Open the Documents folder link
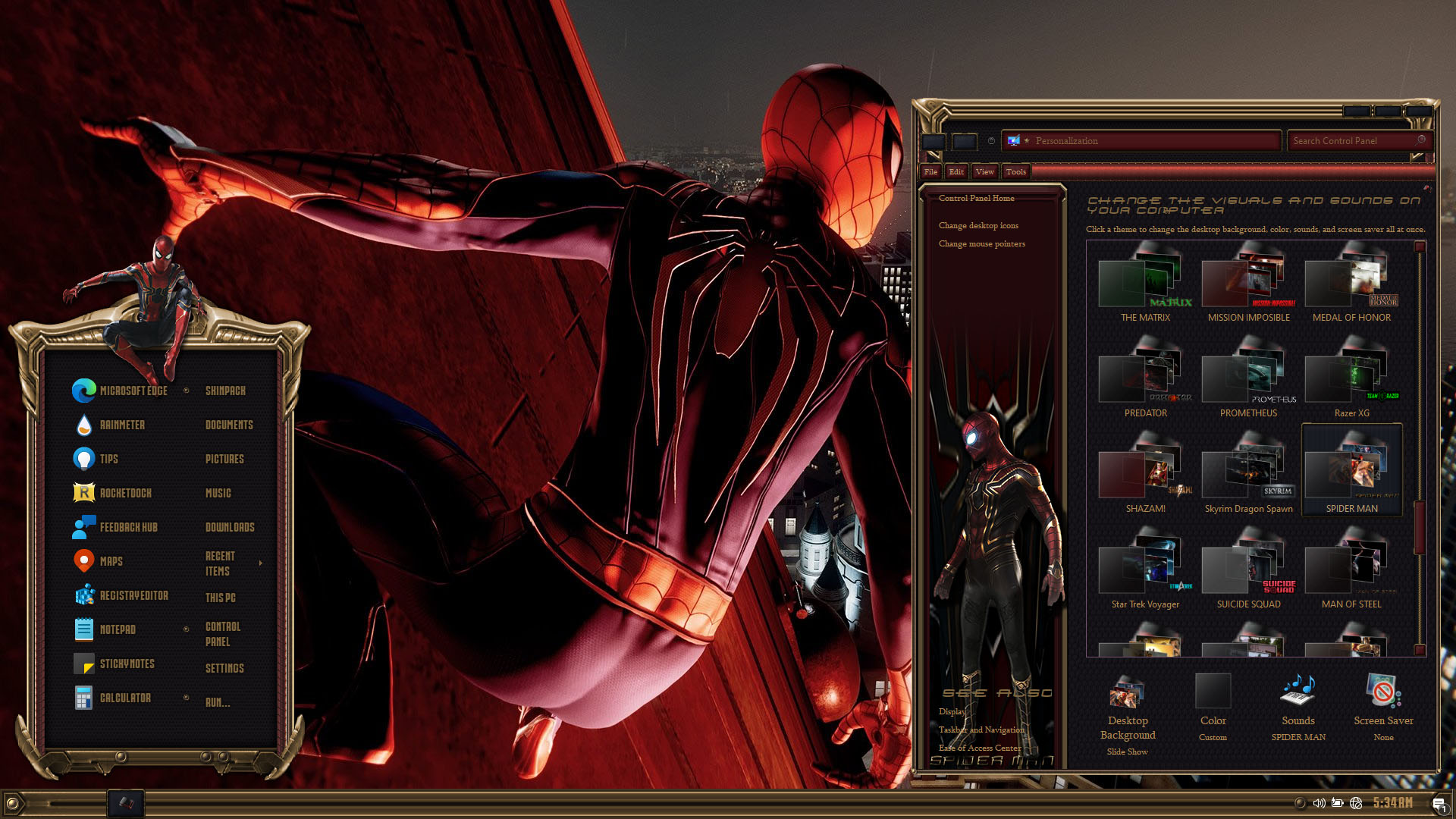Image resolution: width=1456 pixels, height=819 pixels. point(229,425)
